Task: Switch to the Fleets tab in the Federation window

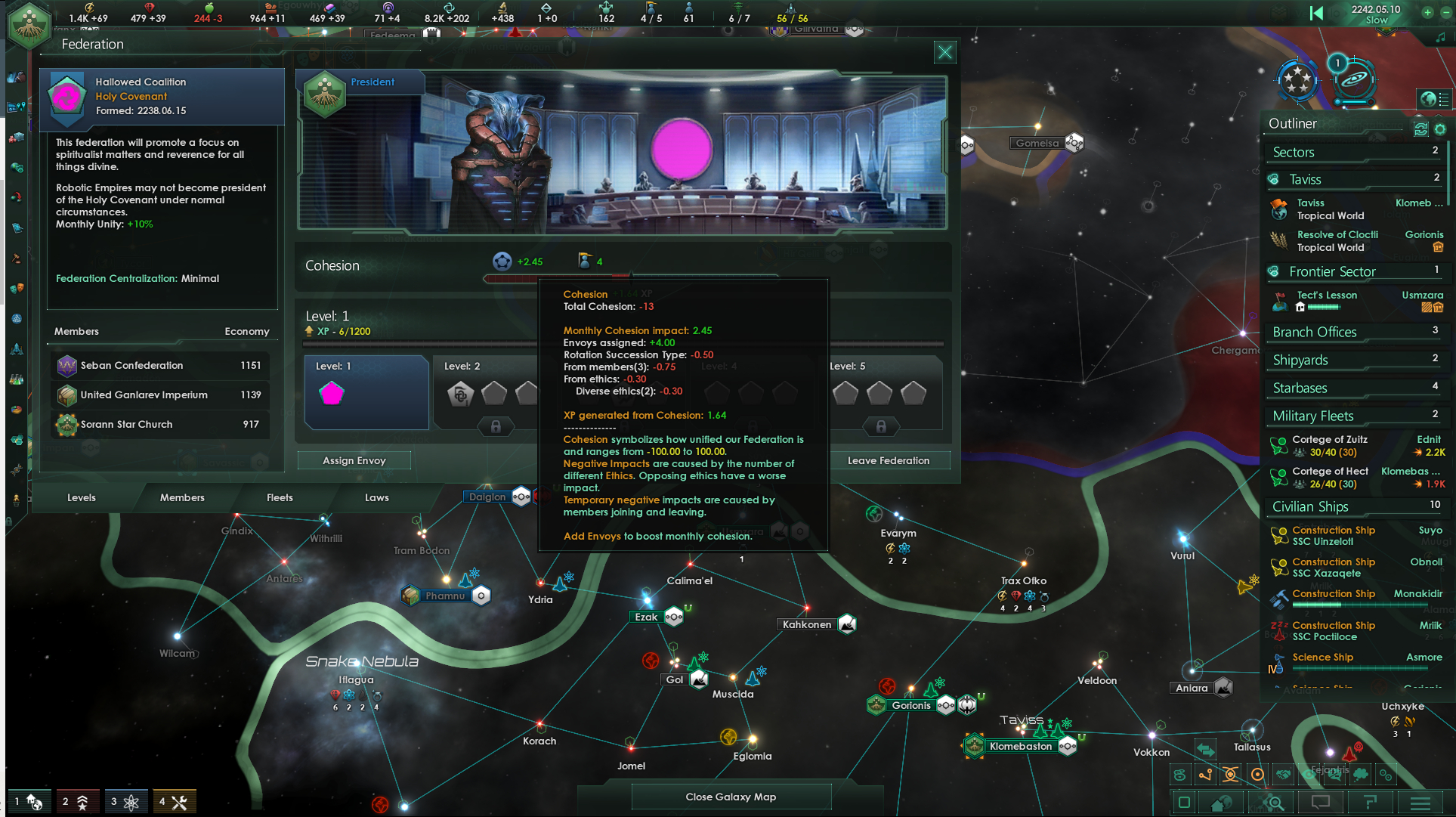Action: [x=280, y=497]
